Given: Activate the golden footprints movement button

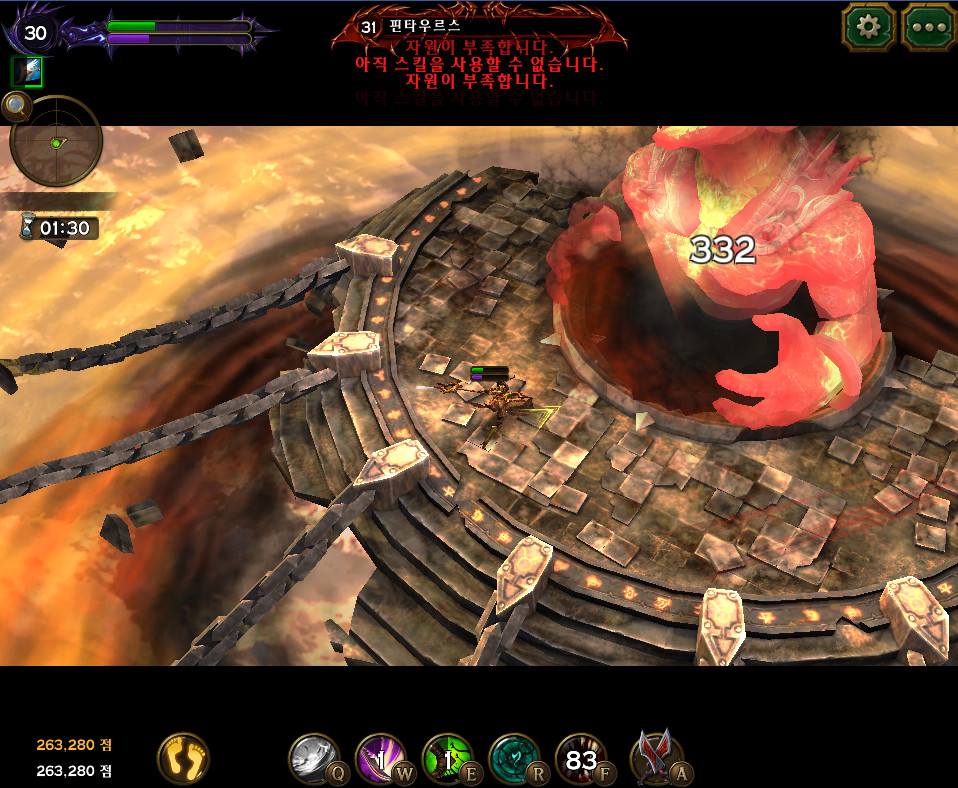Looking at the screenshot, I should coord(183,758).
